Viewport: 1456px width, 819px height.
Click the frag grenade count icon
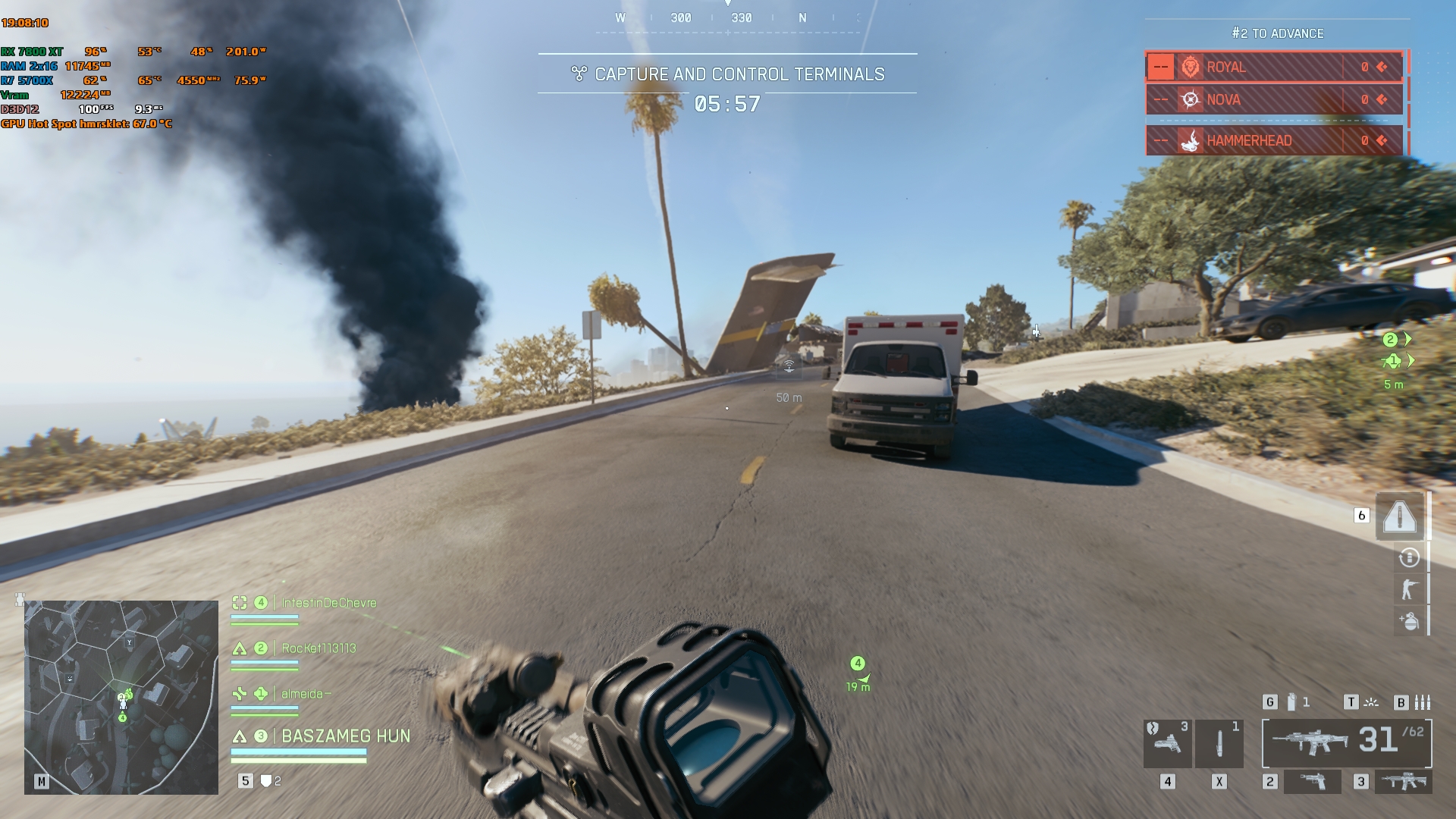point(1291,702)
